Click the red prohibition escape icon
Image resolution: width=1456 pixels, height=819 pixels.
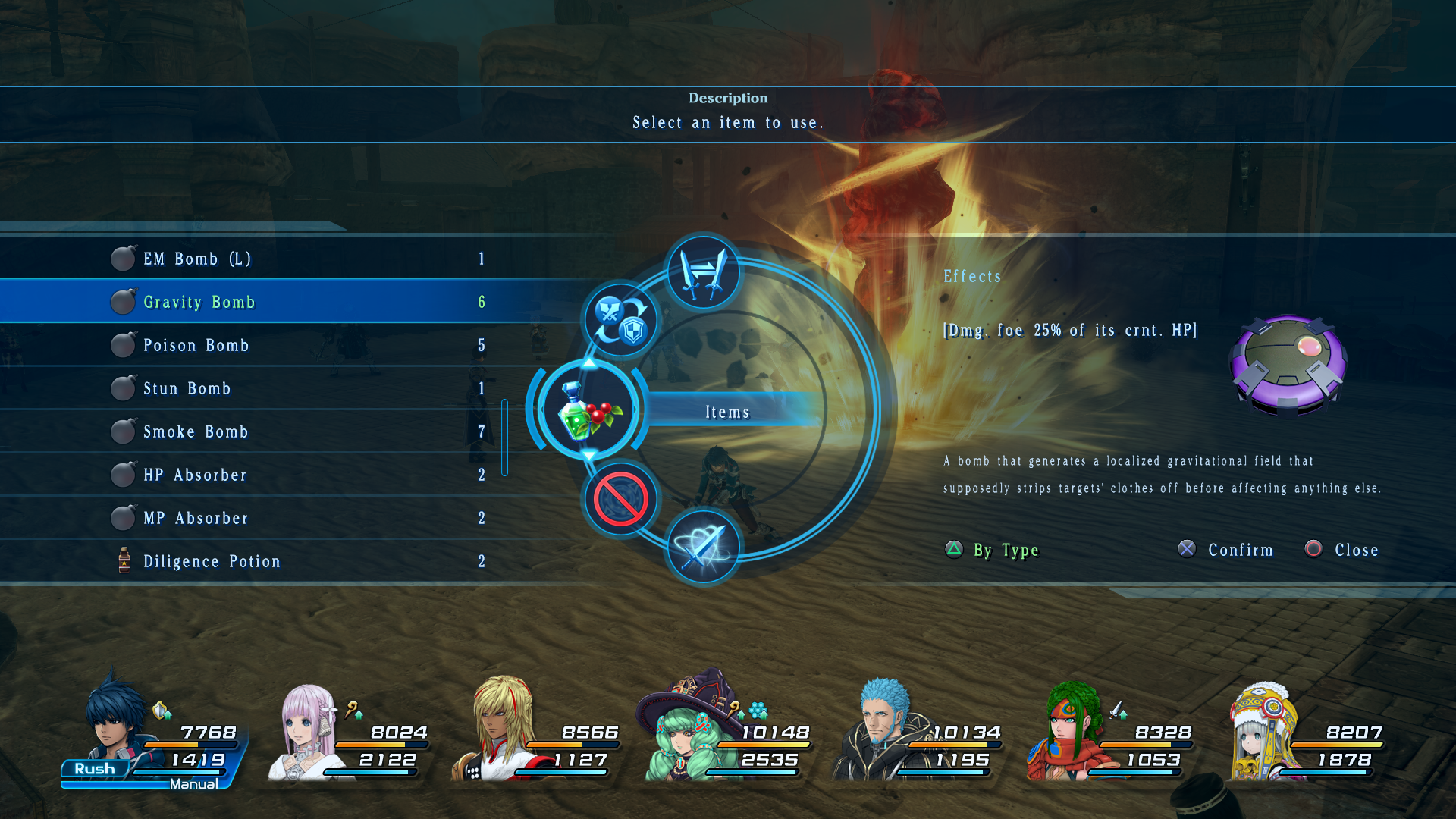pyautogui.click(x=620, y=500)
